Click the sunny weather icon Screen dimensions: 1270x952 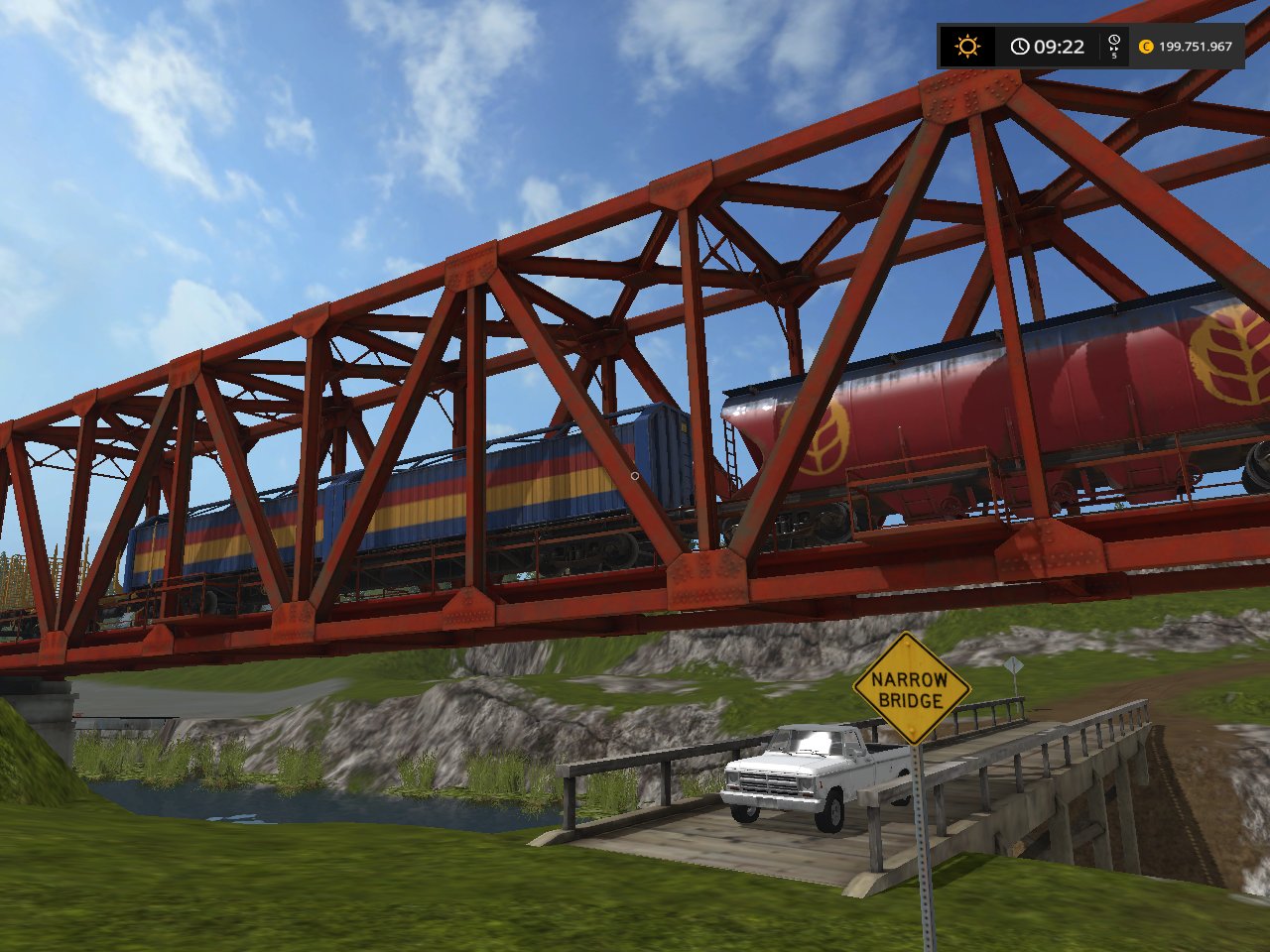966,47
